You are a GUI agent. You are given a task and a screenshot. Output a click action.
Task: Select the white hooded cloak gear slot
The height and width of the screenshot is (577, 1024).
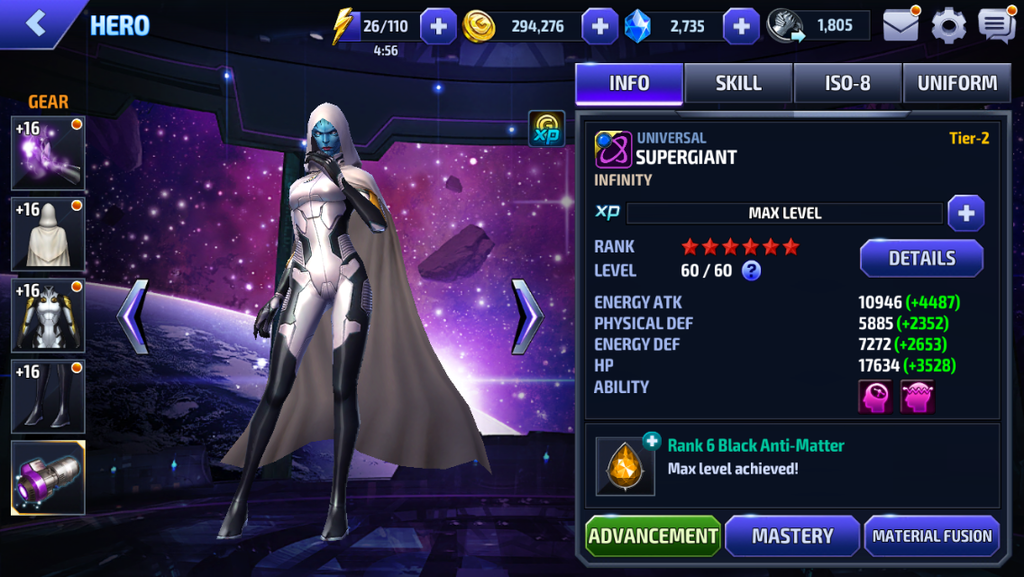pyautogui.click(x=48, y=234)
